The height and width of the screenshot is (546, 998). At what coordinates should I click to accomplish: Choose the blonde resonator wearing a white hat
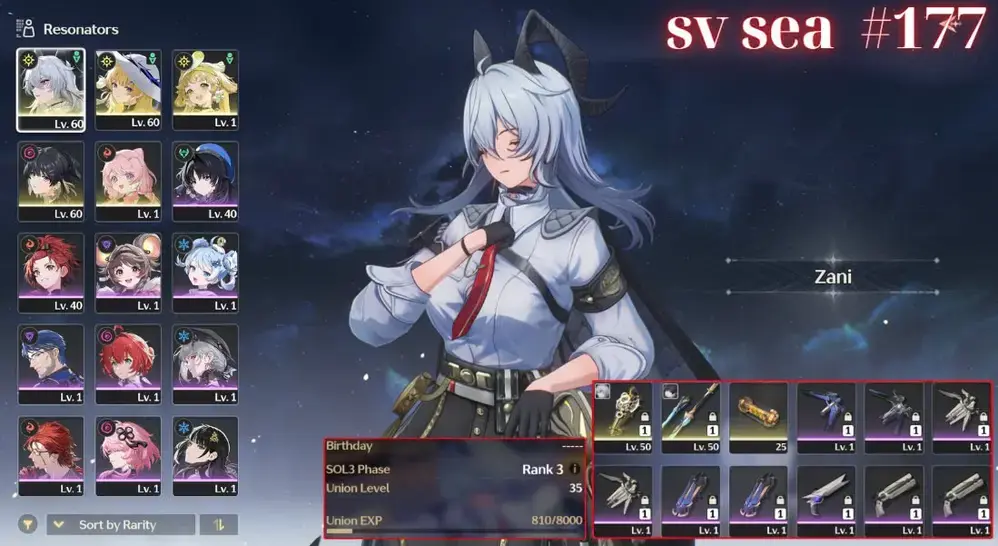(128, 90)
